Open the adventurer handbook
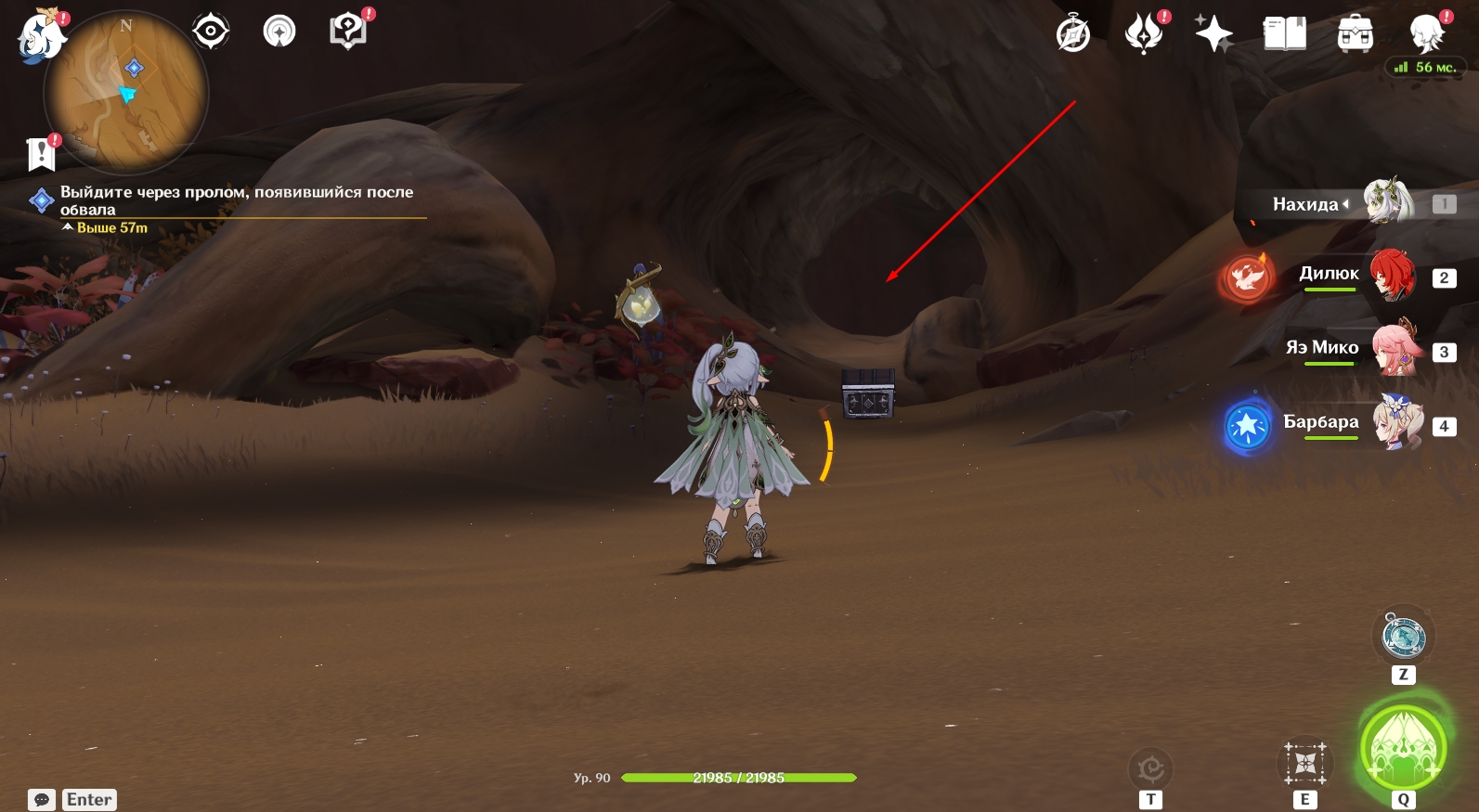This screenshot has width=1479, height=812. (1284, 35)
